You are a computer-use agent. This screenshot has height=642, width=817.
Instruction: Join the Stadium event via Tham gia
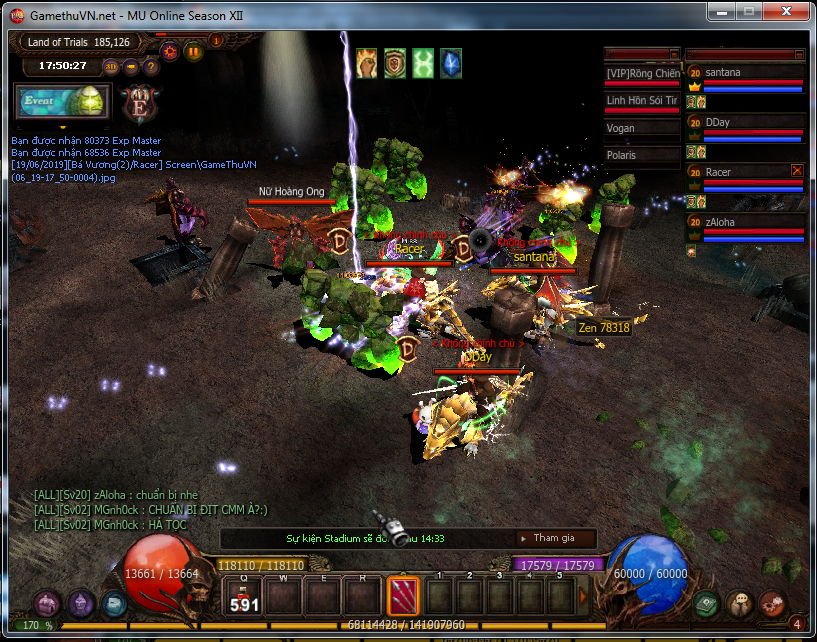coord(555,538)
